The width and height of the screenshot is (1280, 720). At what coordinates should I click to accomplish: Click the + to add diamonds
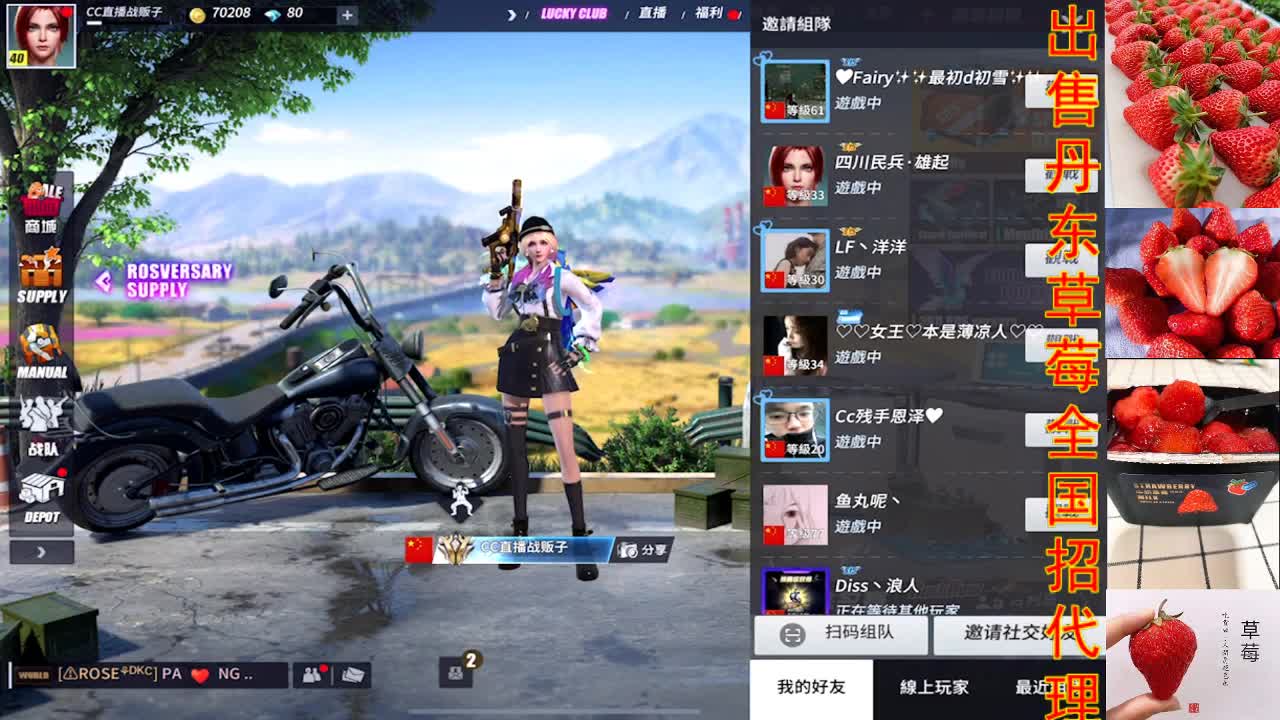click(347, 14)
